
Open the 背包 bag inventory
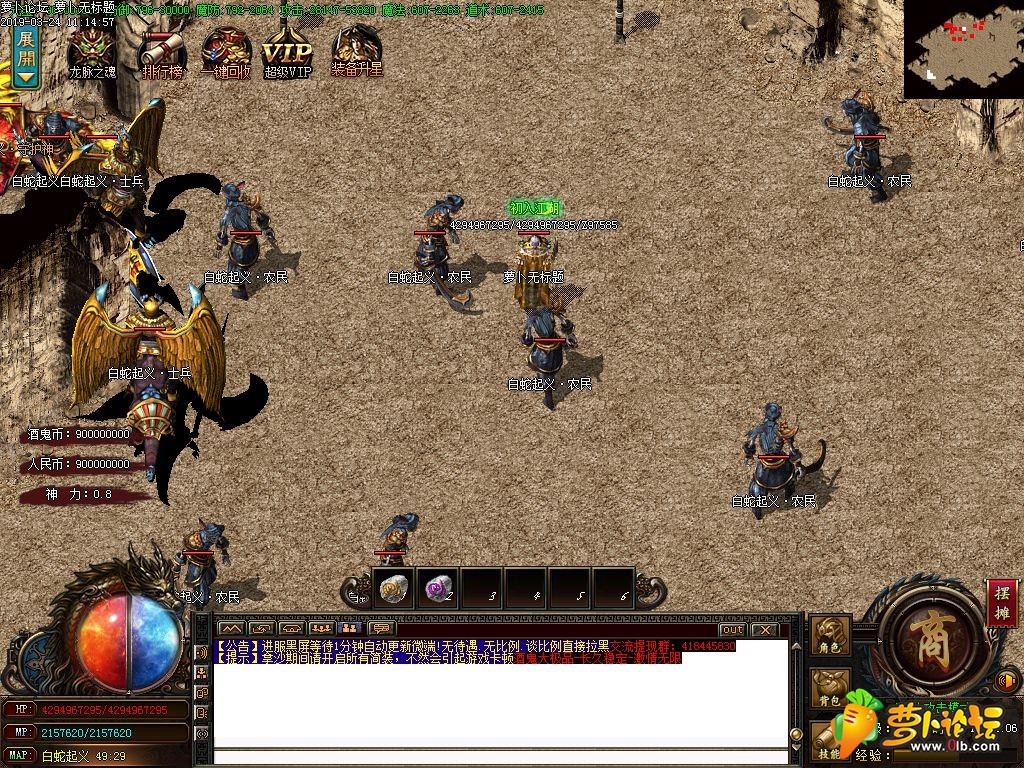coord(830,687)
